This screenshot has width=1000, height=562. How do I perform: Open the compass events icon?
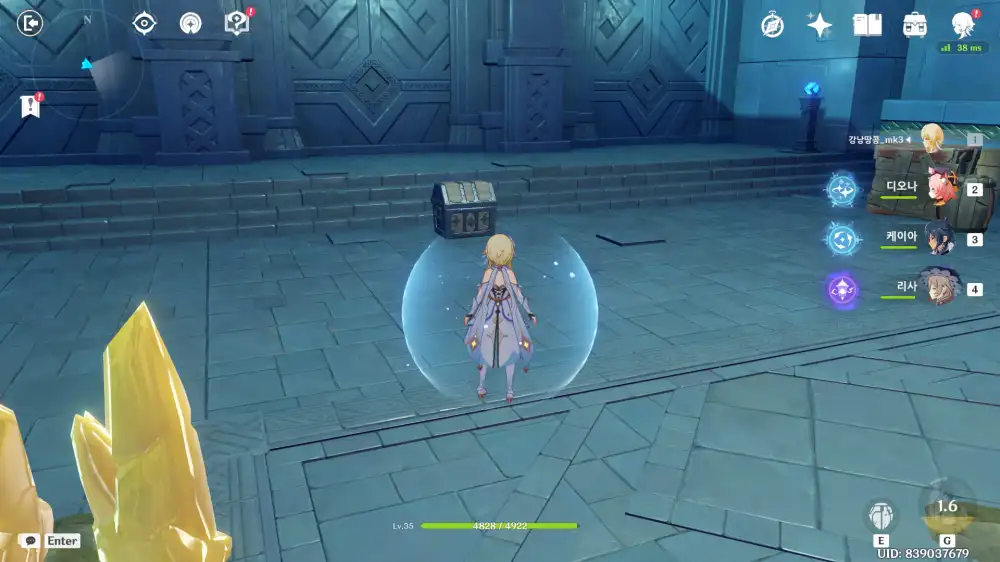[x=772, y=26]
